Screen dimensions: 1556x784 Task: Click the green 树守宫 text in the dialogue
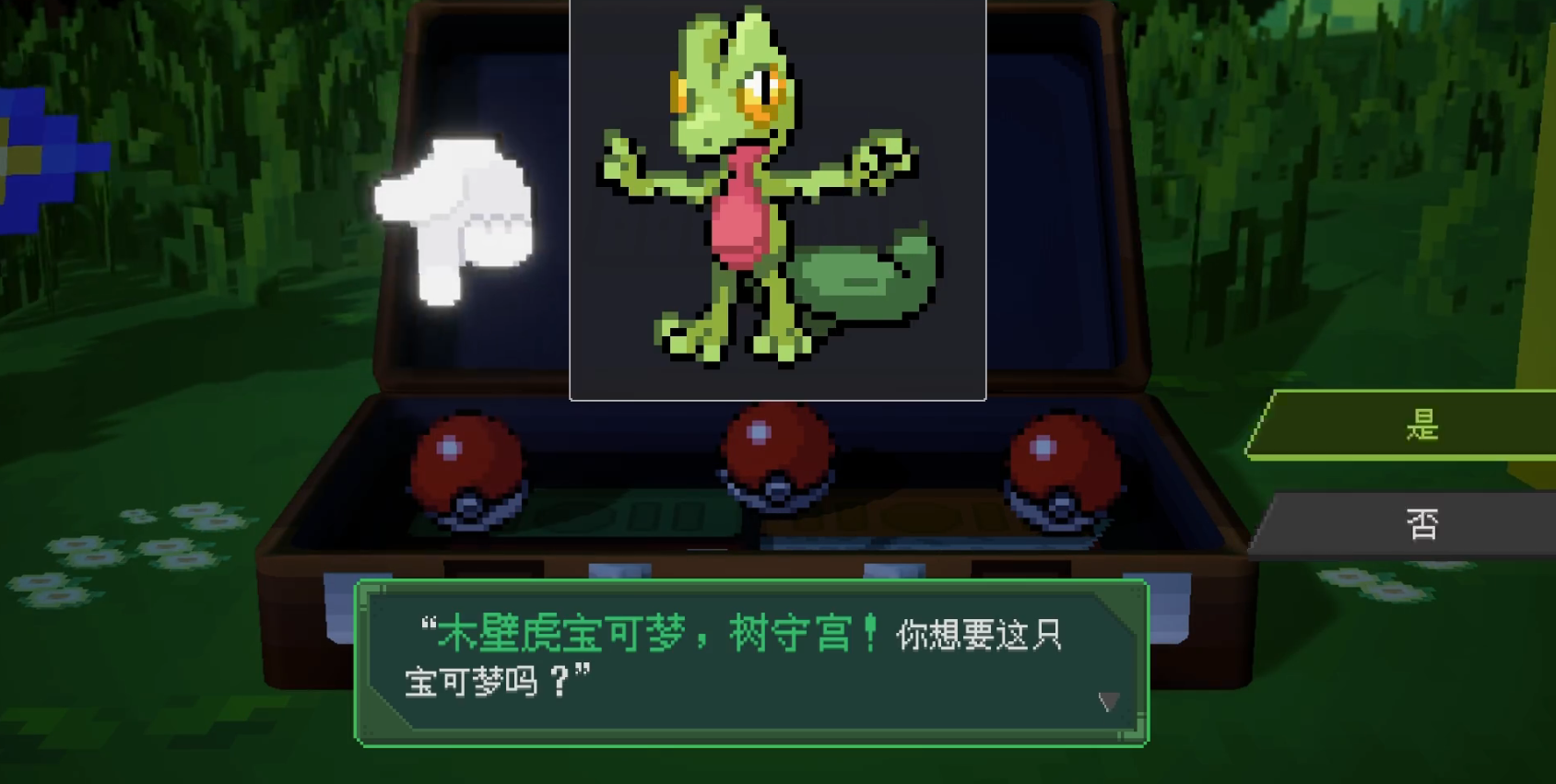[811, 636]
